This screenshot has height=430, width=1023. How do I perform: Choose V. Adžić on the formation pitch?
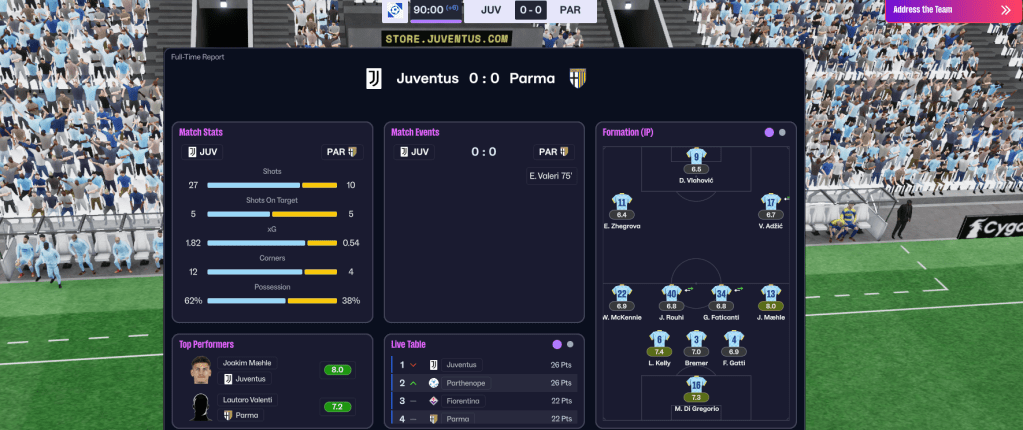click(770, 203)
